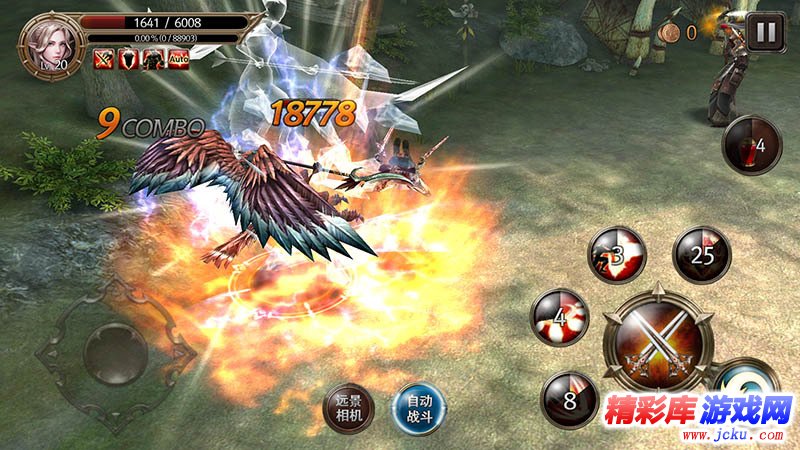Select the shield buff icon
This screenshot has width=800, height=450.
pyautogui.click(x=129, y=58)
